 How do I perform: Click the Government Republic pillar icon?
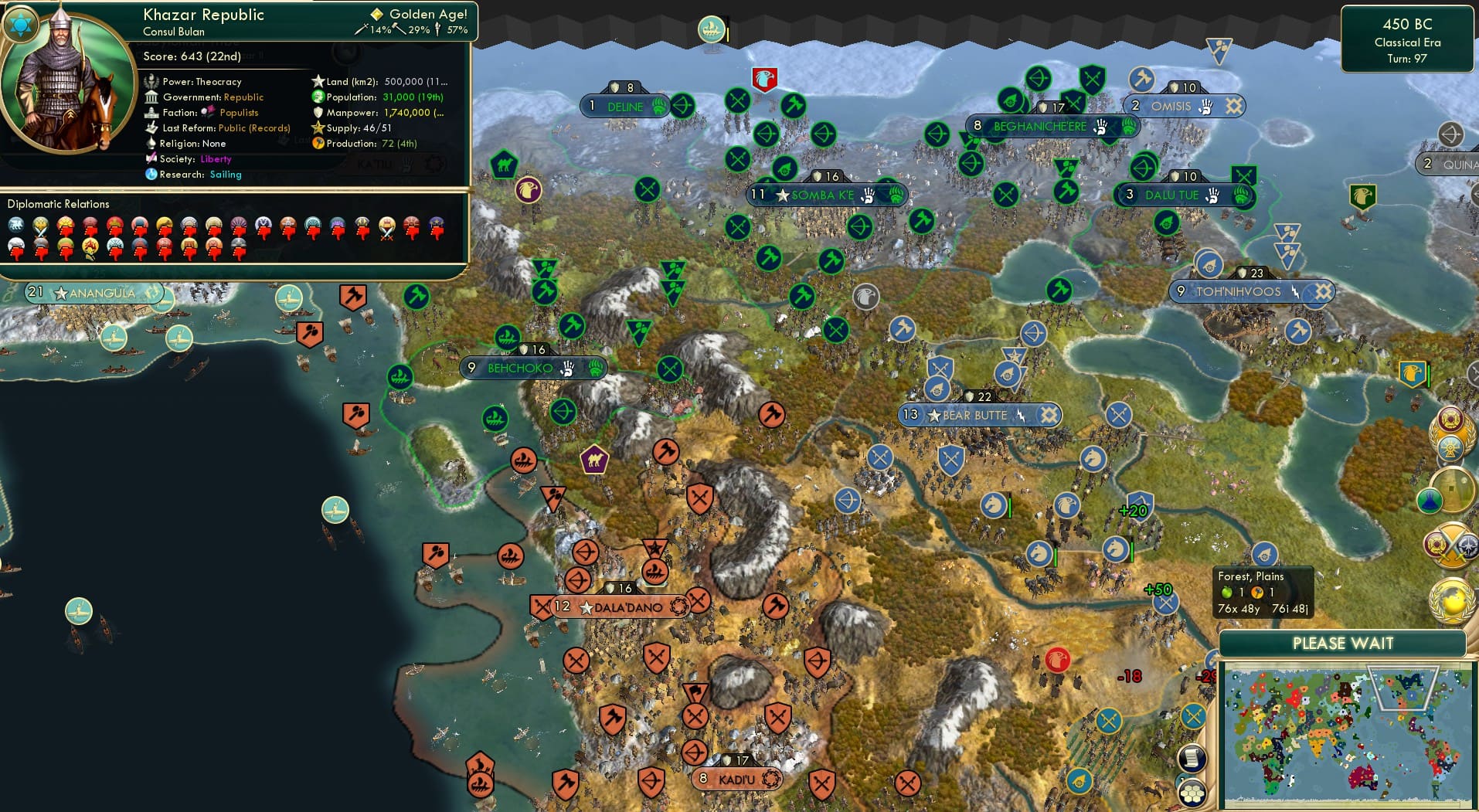pyautogui.click(x=151, y=97)
